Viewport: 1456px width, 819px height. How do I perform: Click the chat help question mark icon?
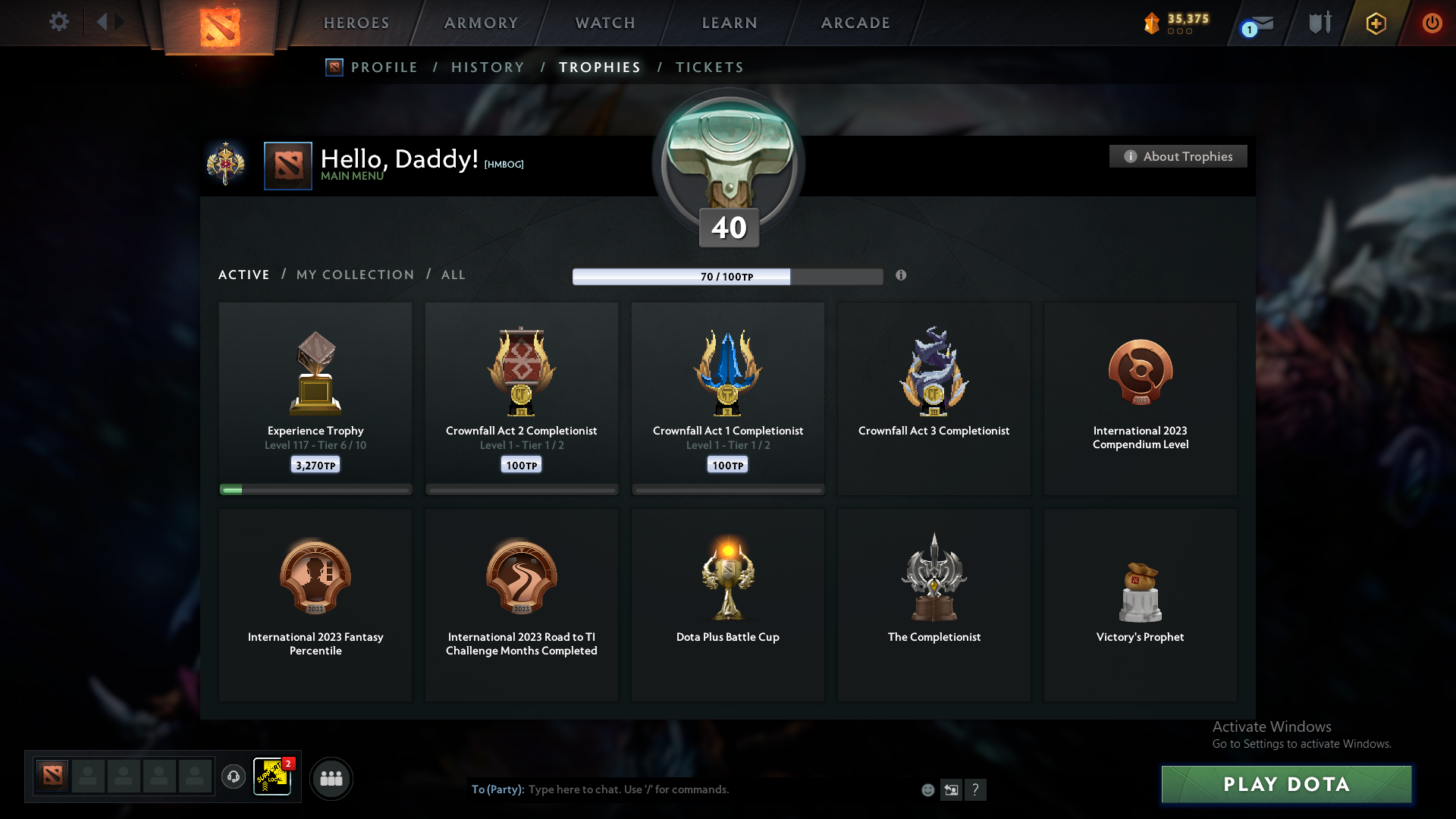[x=977, y=789]
